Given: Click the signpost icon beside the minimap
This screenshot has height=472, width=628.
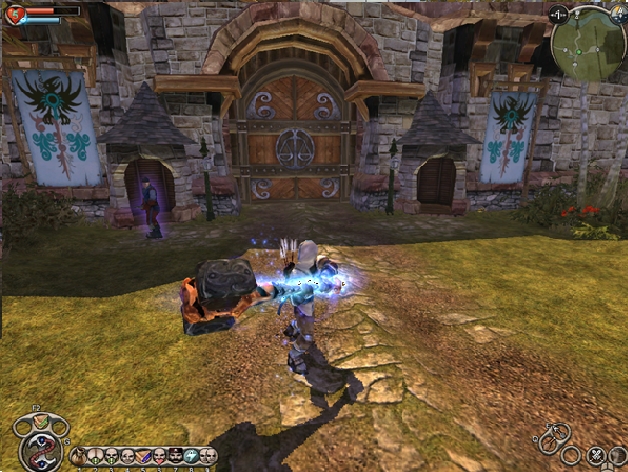Looking at the screenshot, I should (x=557, y=16).
